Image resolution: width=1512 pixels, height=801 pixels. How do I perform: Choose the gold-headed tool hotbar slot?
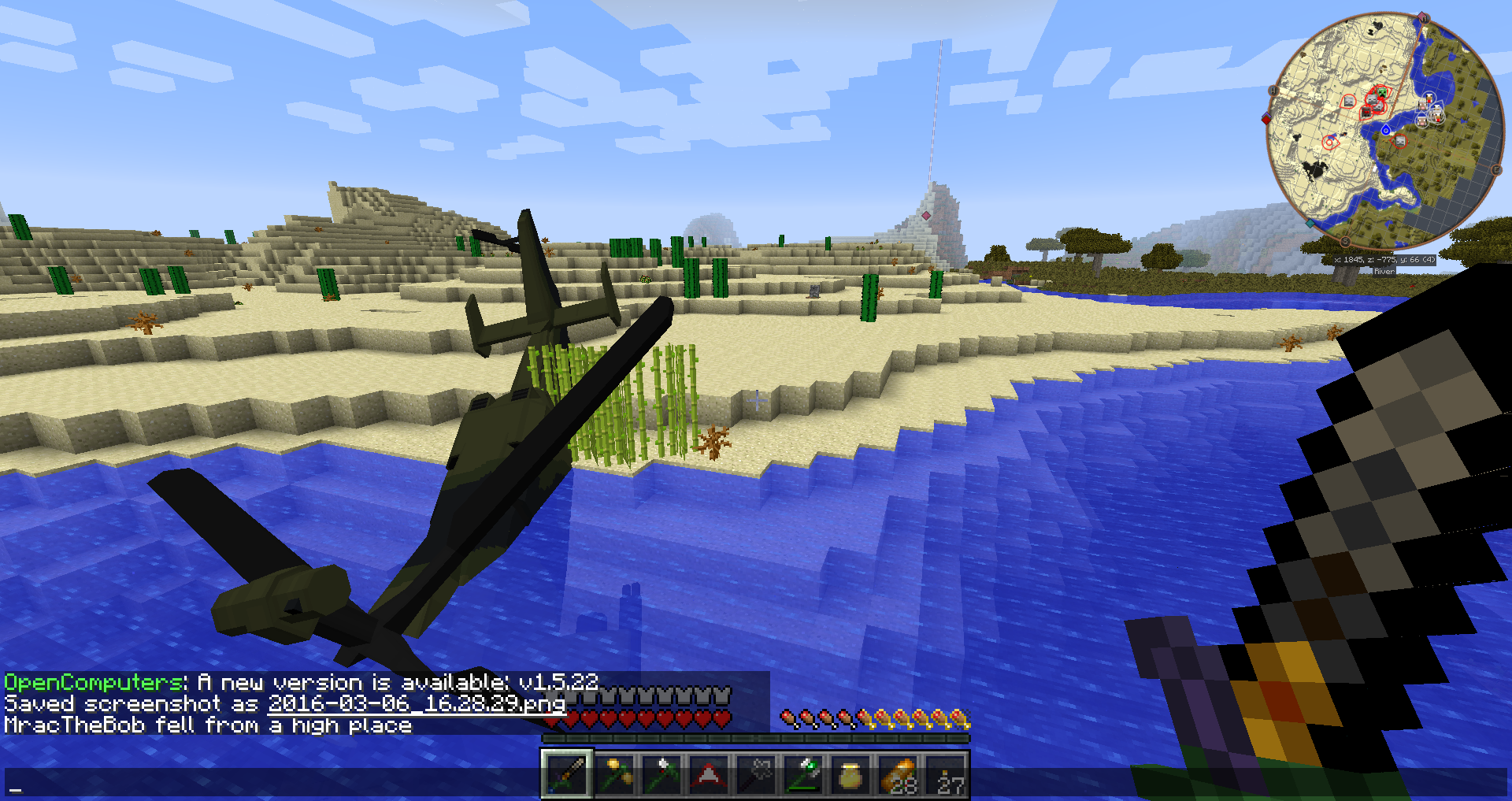(615, 774)
